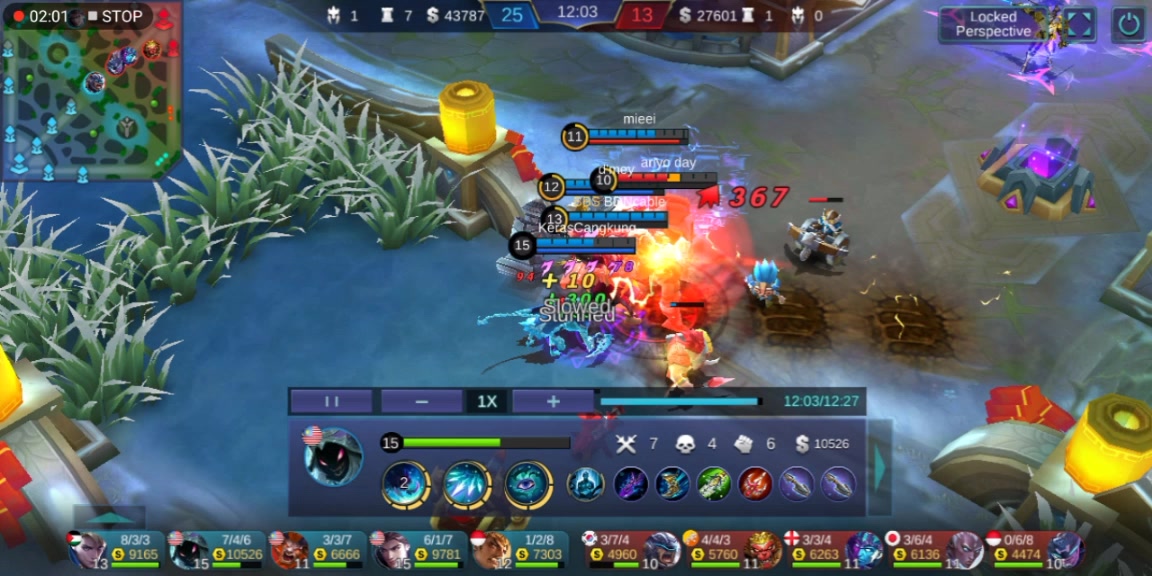Exit the replay with the power button

pyautogui.click(x=1129, y=24)
